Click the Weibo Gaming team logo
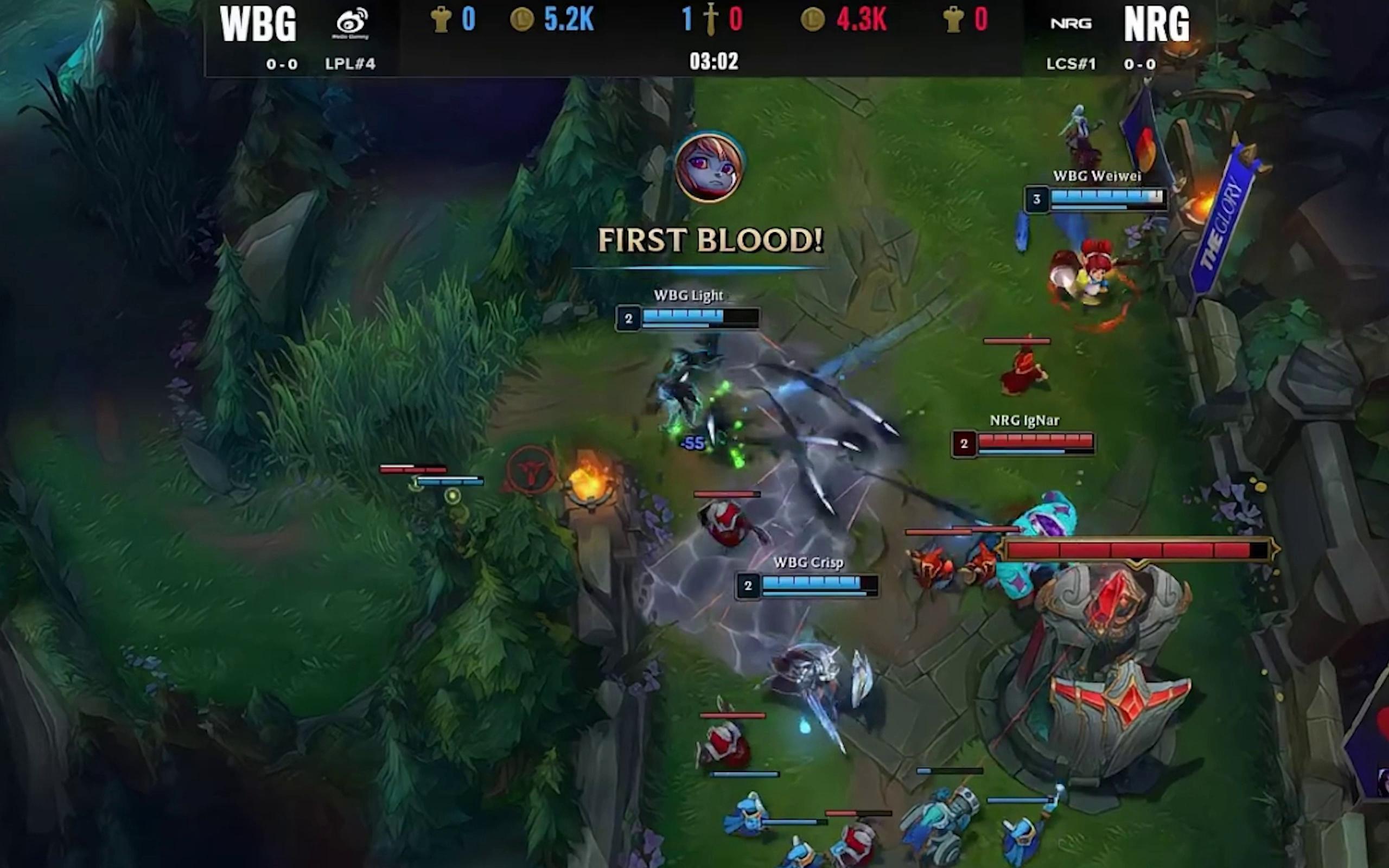 351,23
